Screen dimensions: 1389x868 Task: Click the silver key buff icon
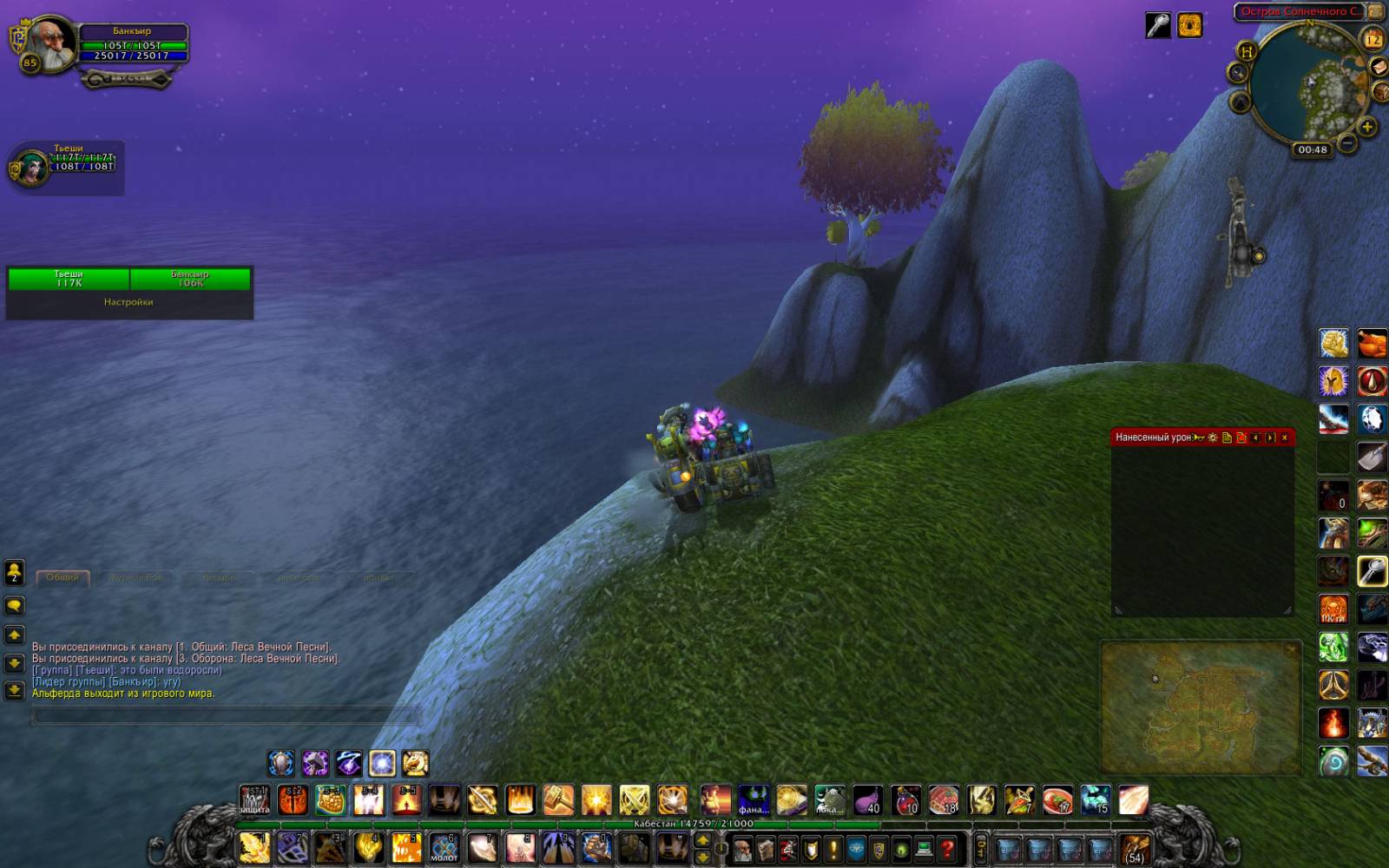pos(1157,26)
